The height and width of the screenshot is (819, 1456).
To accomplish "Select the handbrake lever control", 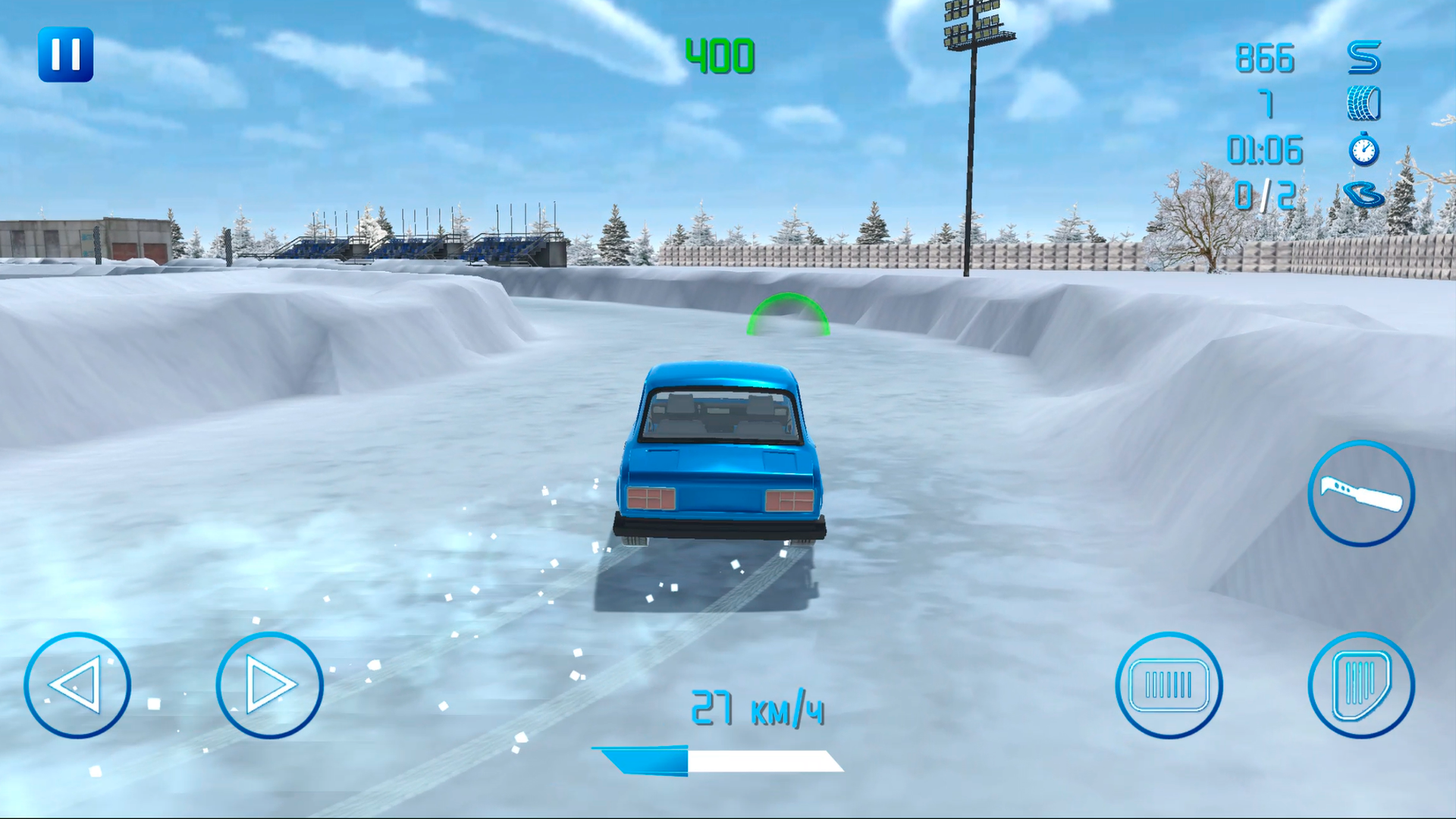I will coord(1360,494).
